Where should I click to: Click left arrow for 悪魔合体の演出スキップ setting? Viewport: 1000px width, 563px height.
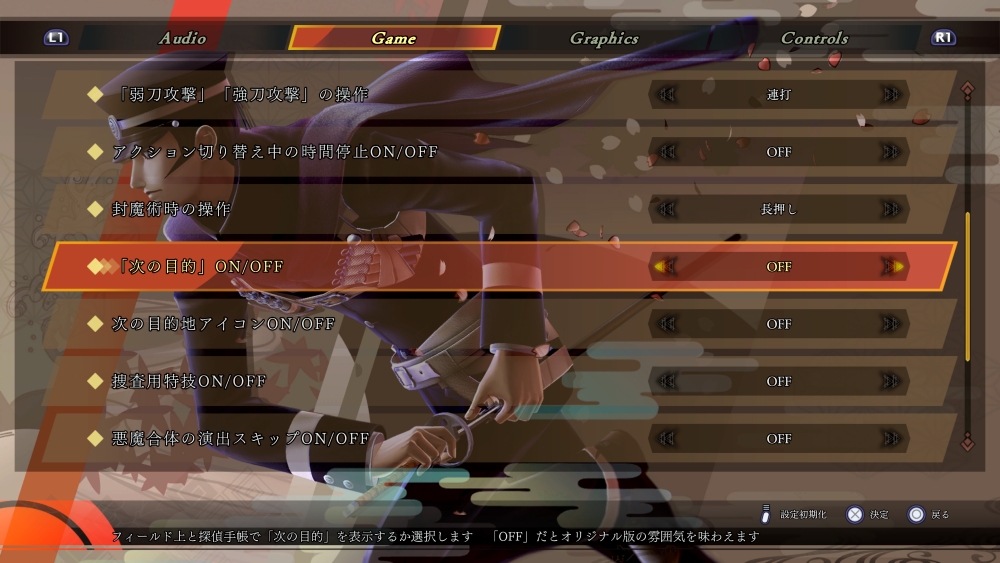(665, 438)
